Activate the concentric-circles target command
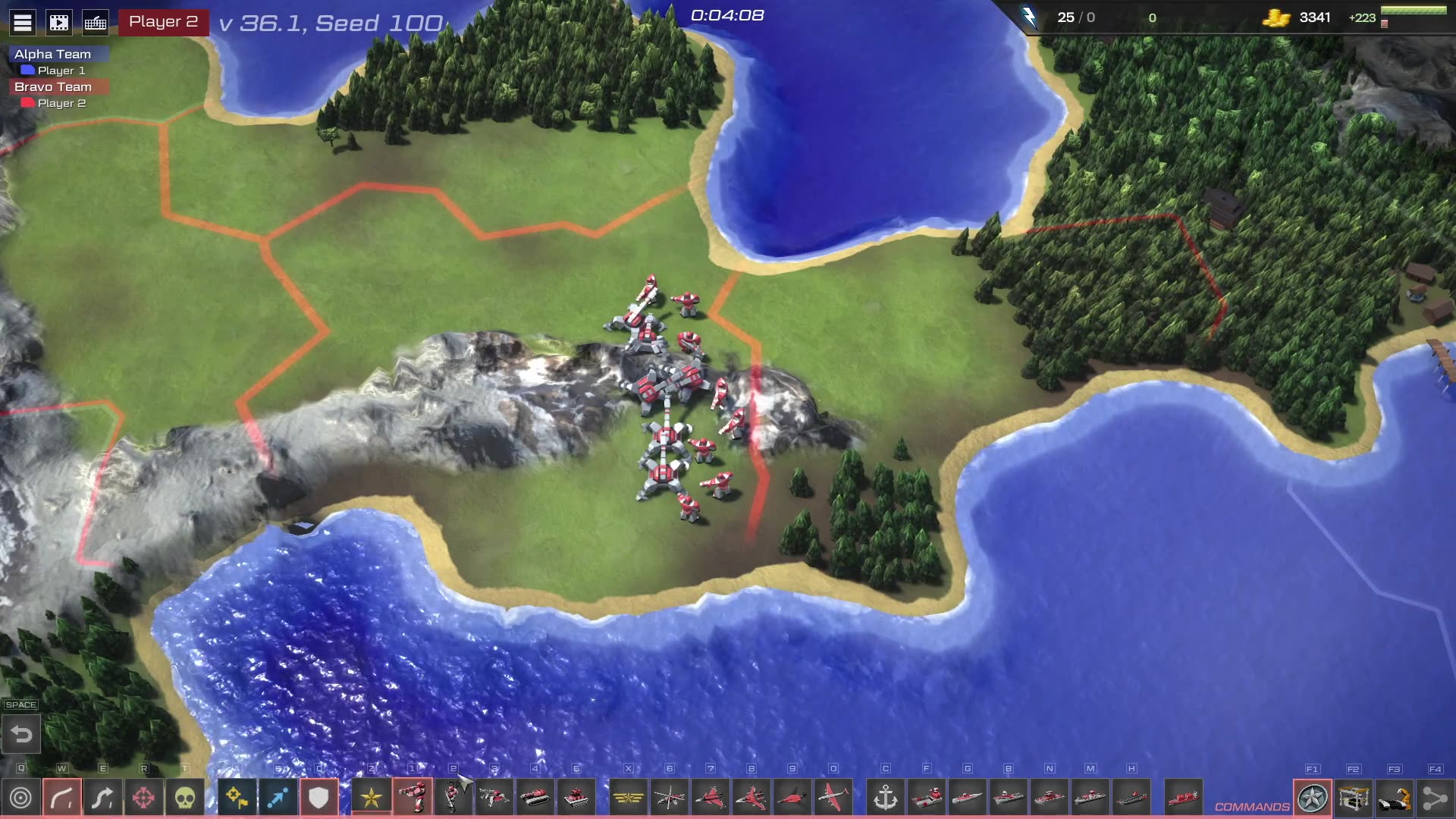Viewport: 1456px width, 819px height. coord(21,798)
